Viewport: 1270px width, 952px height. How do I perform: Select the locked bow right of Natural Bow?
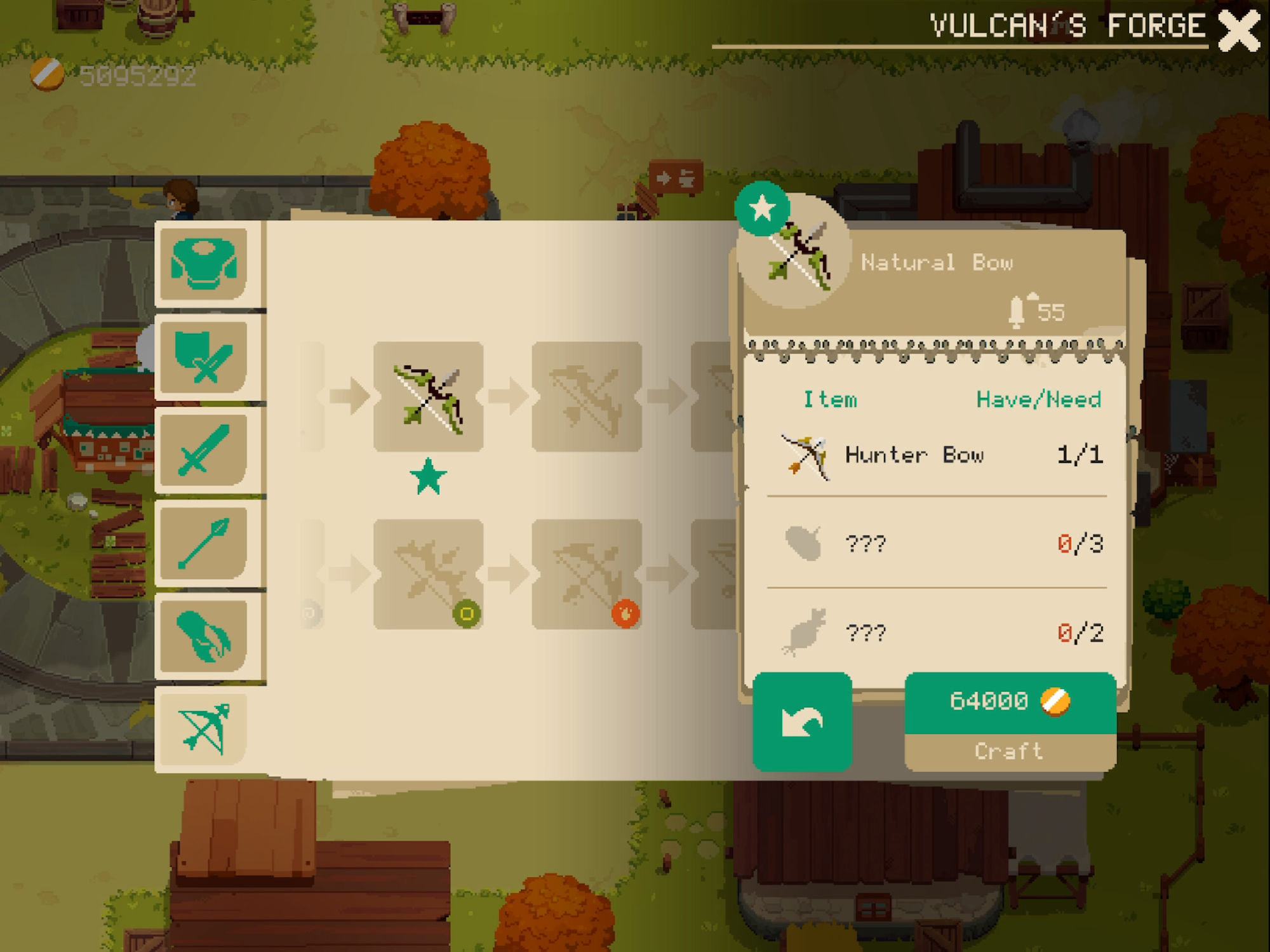pos(587,397)
